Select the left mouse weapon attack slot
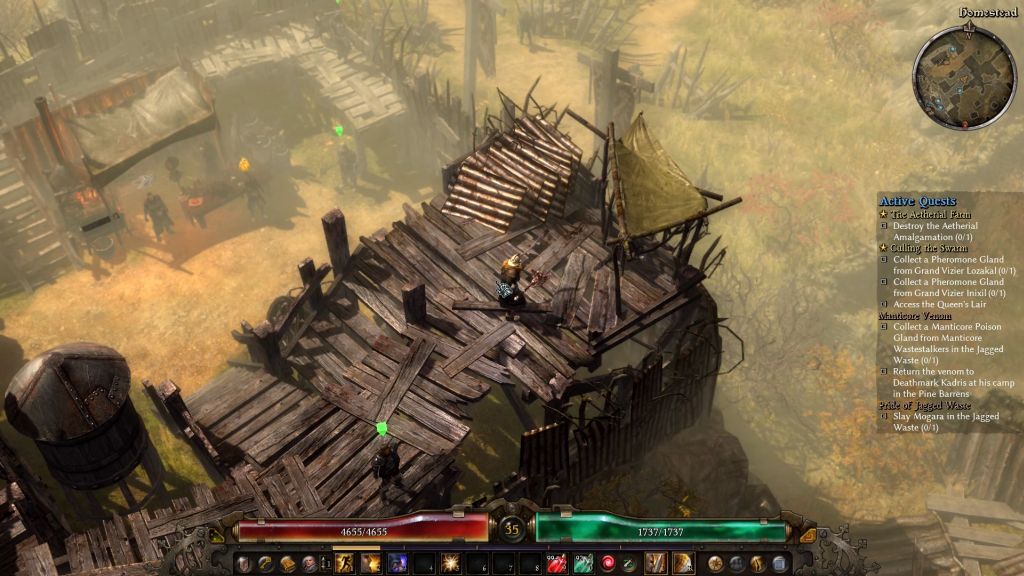Viewport: 1024px width, 576px height. pos(656,564)
